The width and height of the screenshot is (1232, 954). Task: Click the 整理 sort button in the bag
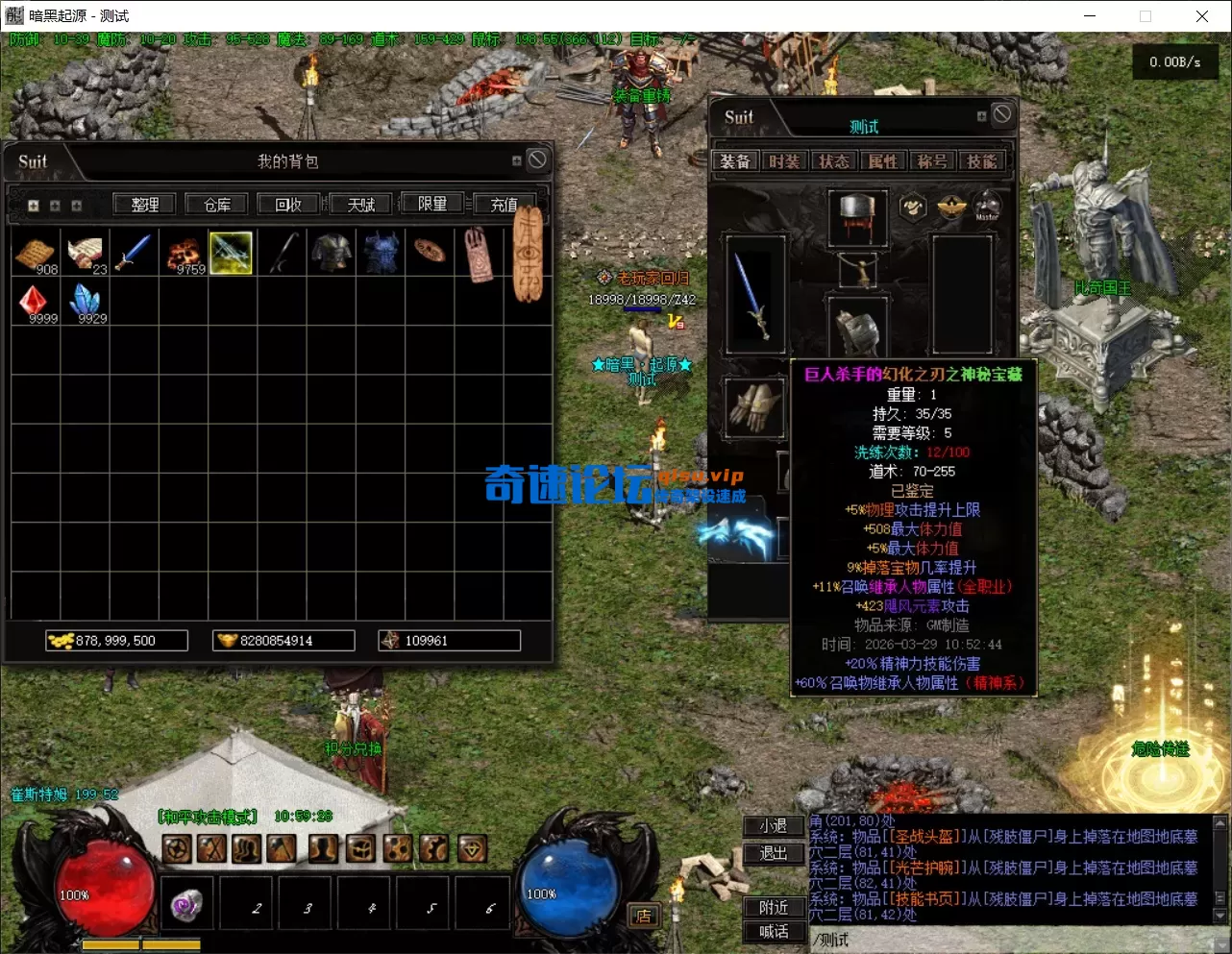[145, 205]
